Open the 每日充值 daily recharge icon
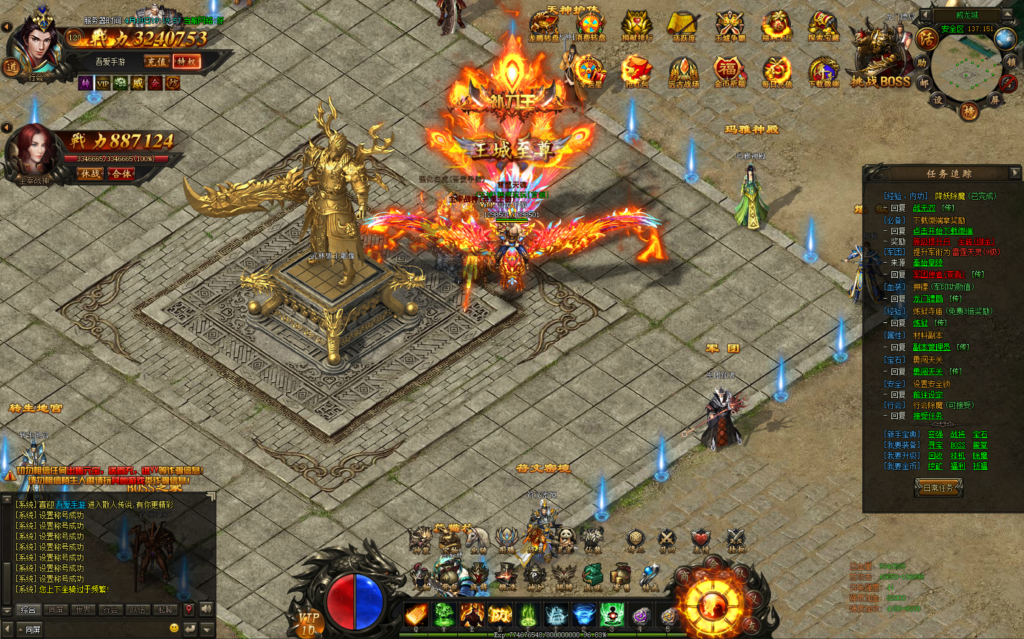Image resolution: width=1024 pixels, height=639 pixels. click(x=777, y=72)
